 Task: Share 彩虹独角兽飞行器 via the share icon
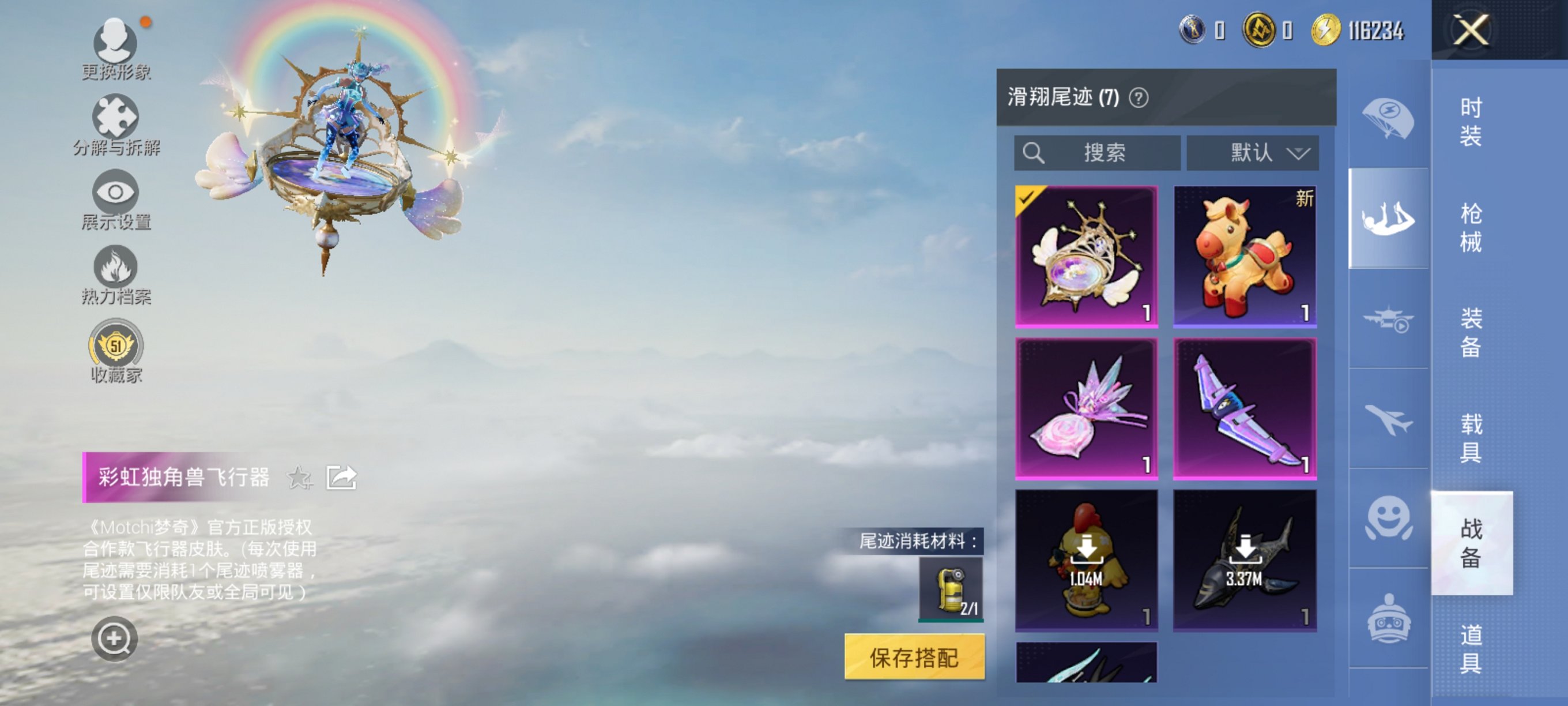click(x=341, y=477)
